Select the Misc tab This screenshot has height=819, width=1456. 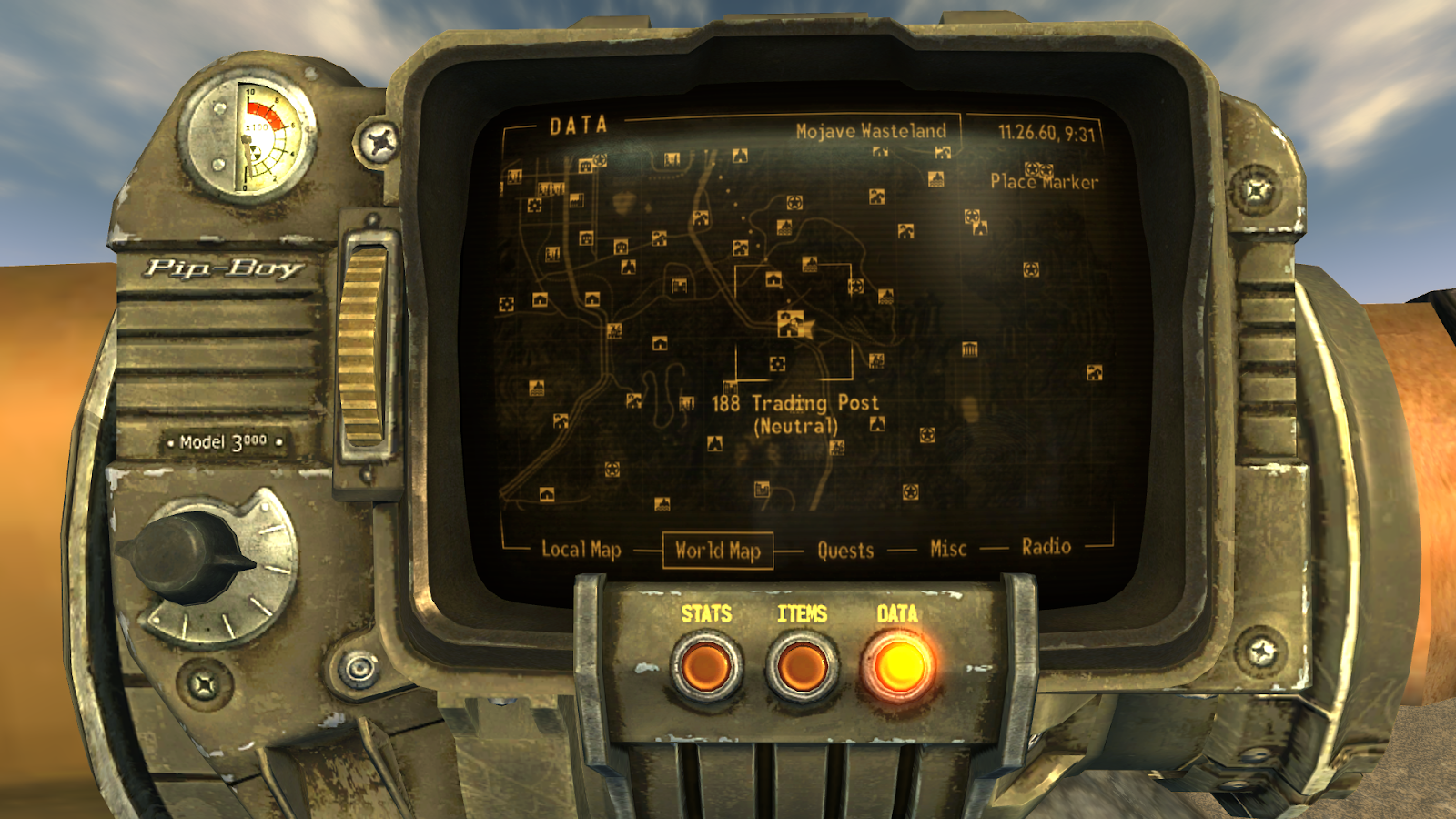coord(949,547)
